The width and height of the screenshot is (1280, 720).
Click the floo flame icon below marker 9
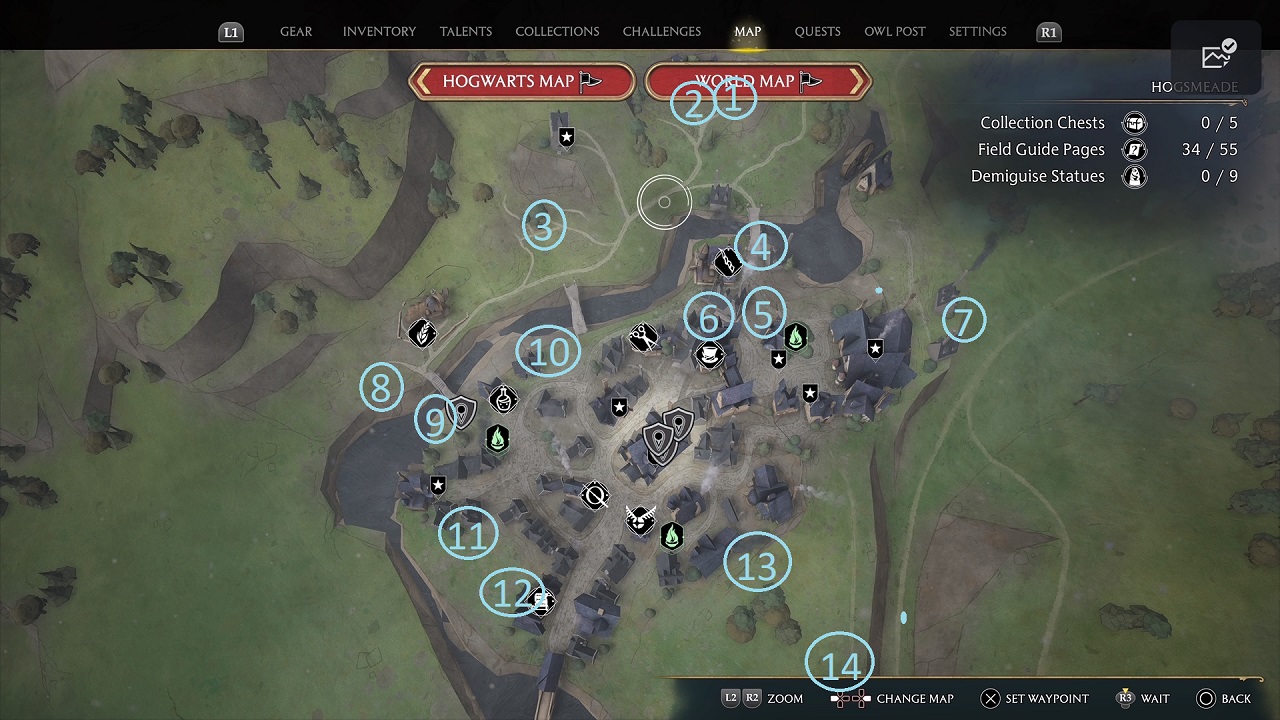point(497,440)
